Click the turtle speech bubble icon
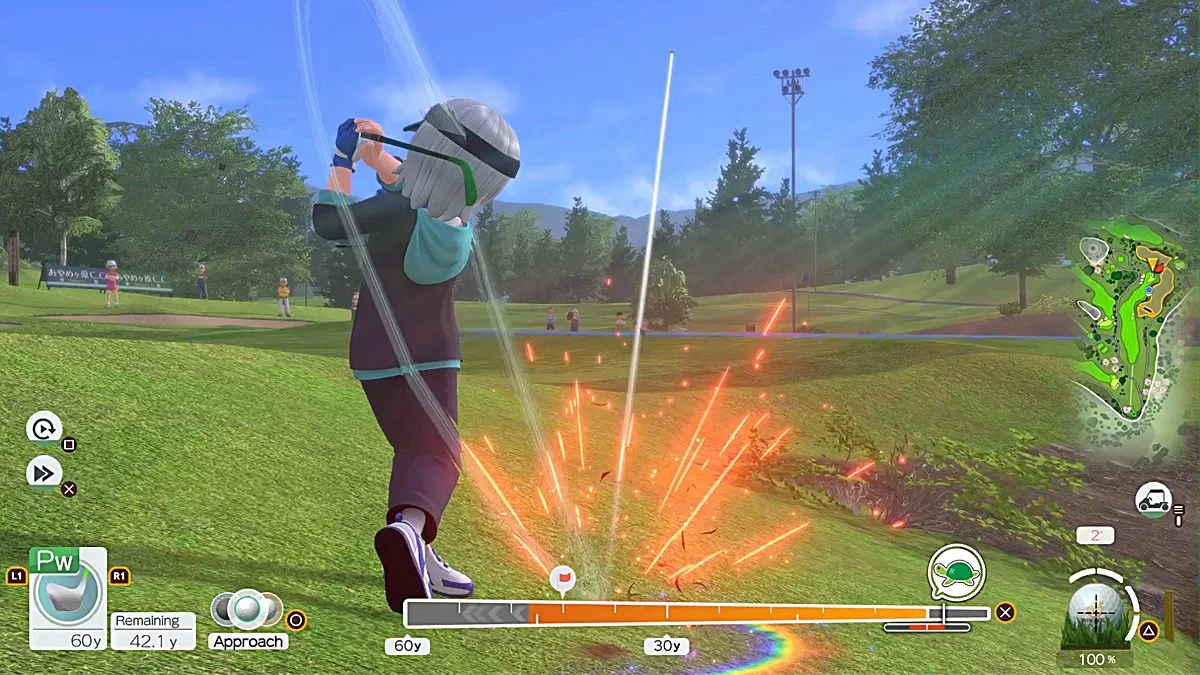Screen dimensions: 1200x675 956,573
